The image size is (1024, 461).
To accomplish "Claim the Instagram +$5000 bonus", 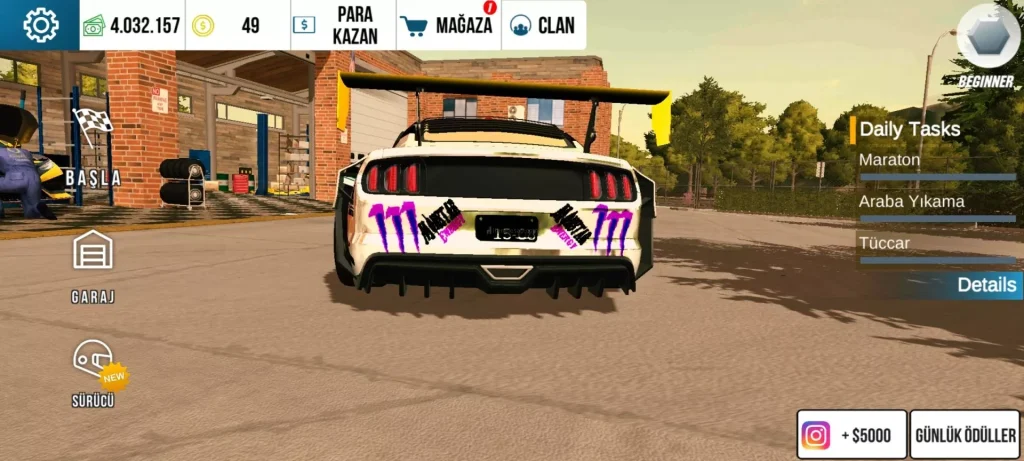I will coord(851,435).
